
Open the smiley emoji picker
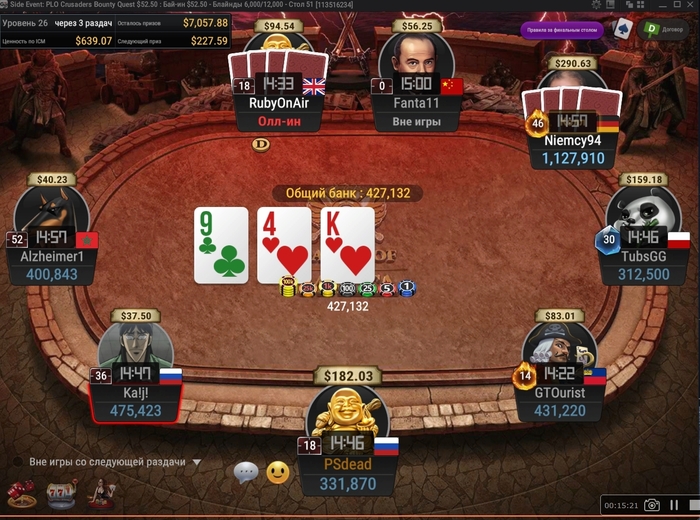(278, 472)
